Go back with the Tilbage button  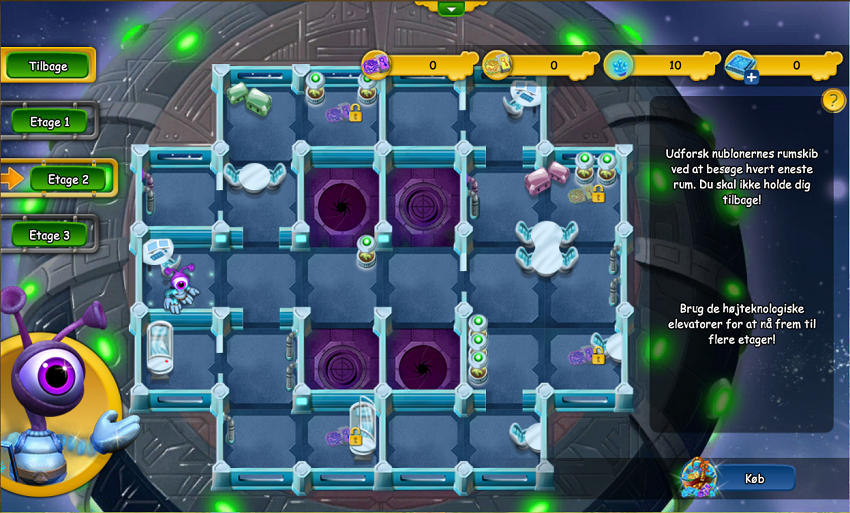pos(48,66)
